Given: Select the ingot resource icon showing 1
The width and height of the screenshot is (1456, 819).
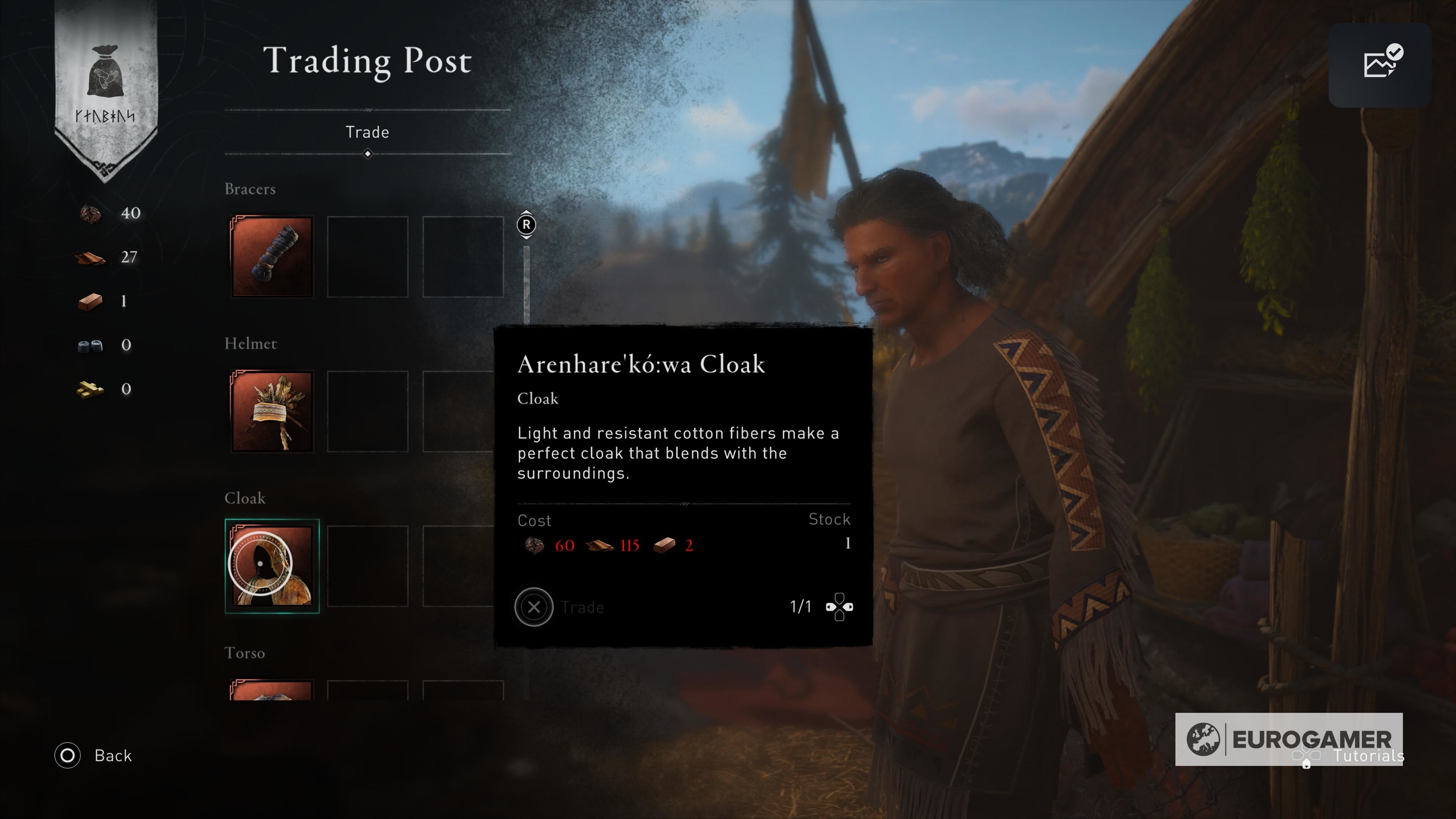Looking at the screenshot, I should point(91,301).
